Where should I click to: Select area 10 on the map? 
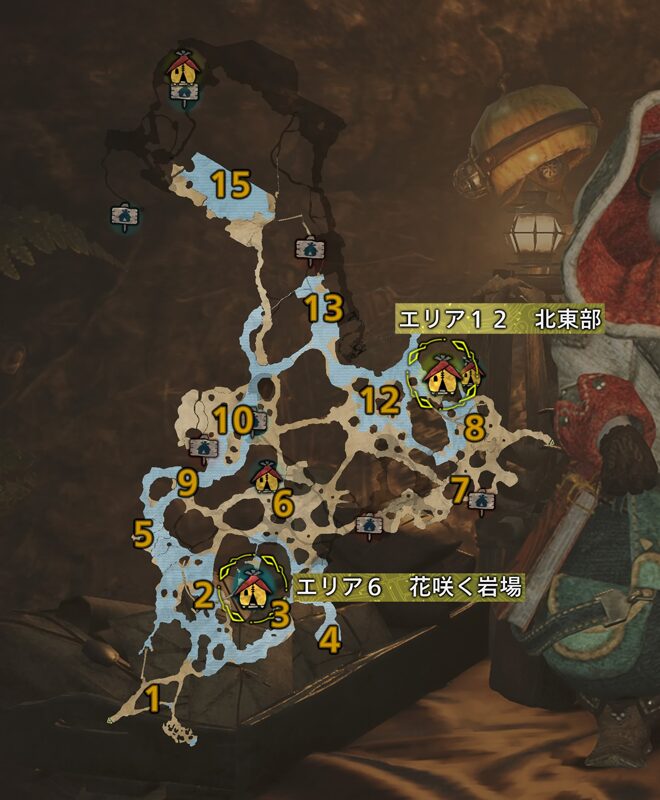click(234, 421)
